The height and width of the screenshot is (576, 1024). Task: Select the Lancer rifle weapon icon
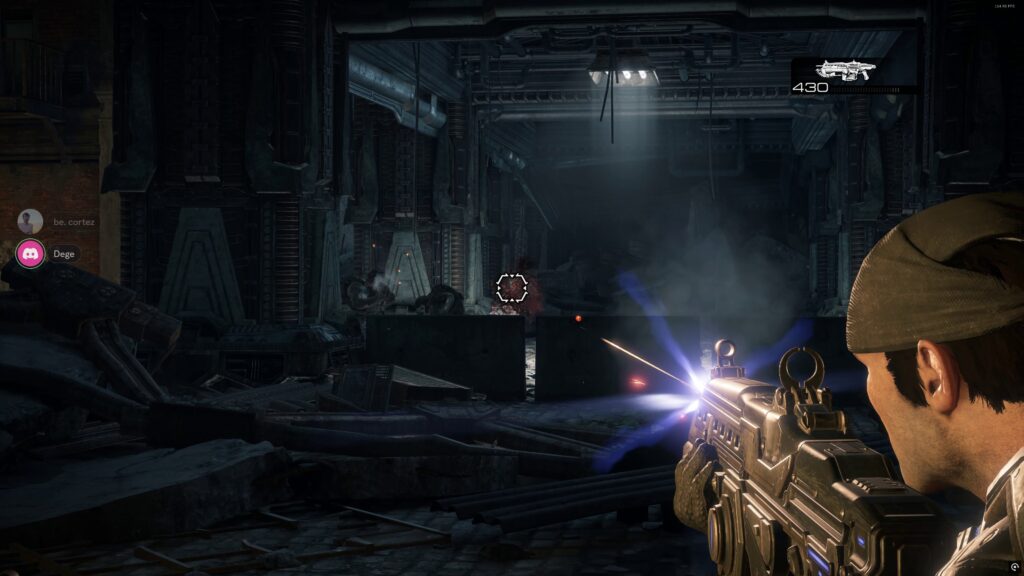tap(846, 69)
